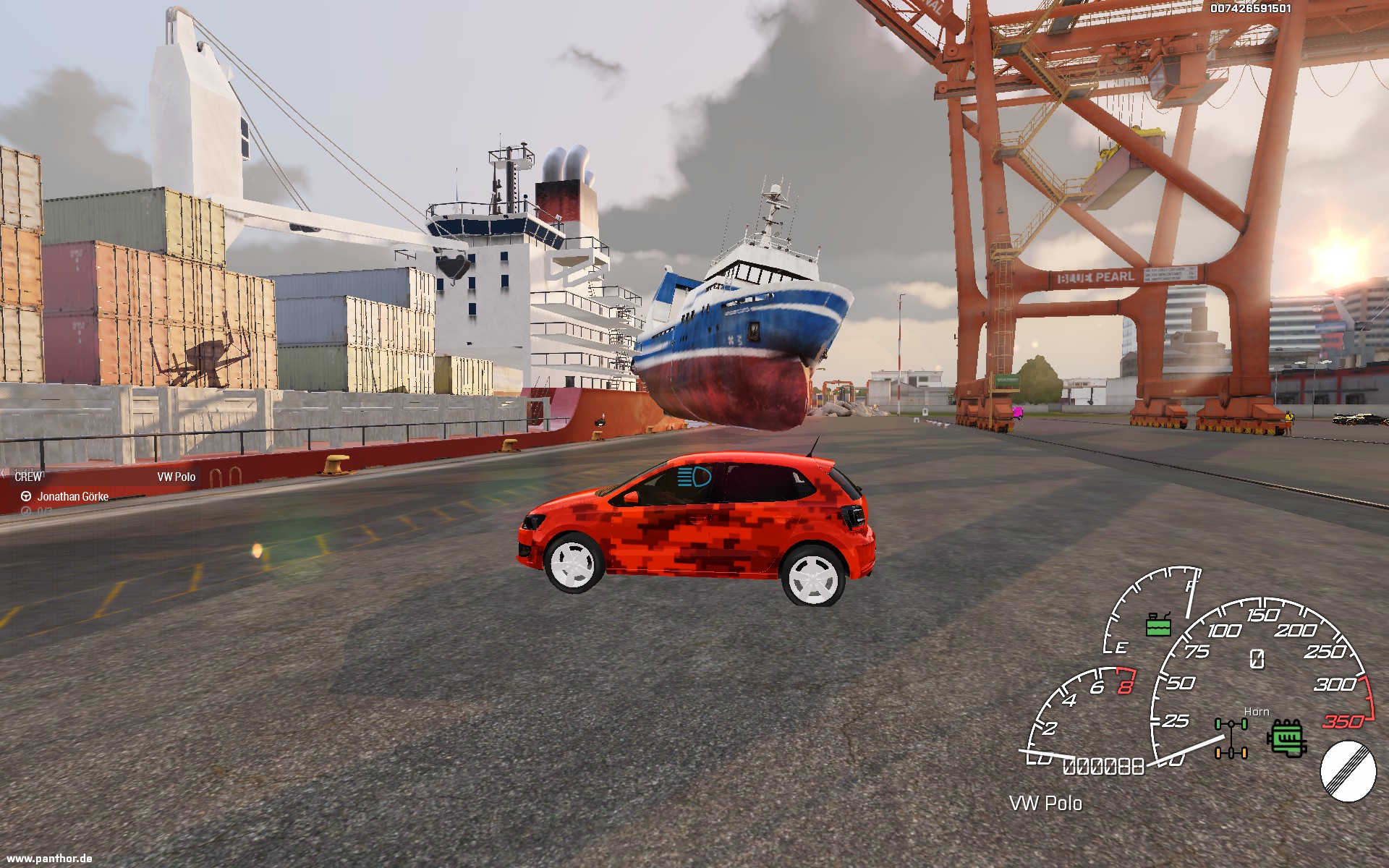1389x868 pixels.
Task: Click the Horn label on the speedometer
Action: [1257, 712]
